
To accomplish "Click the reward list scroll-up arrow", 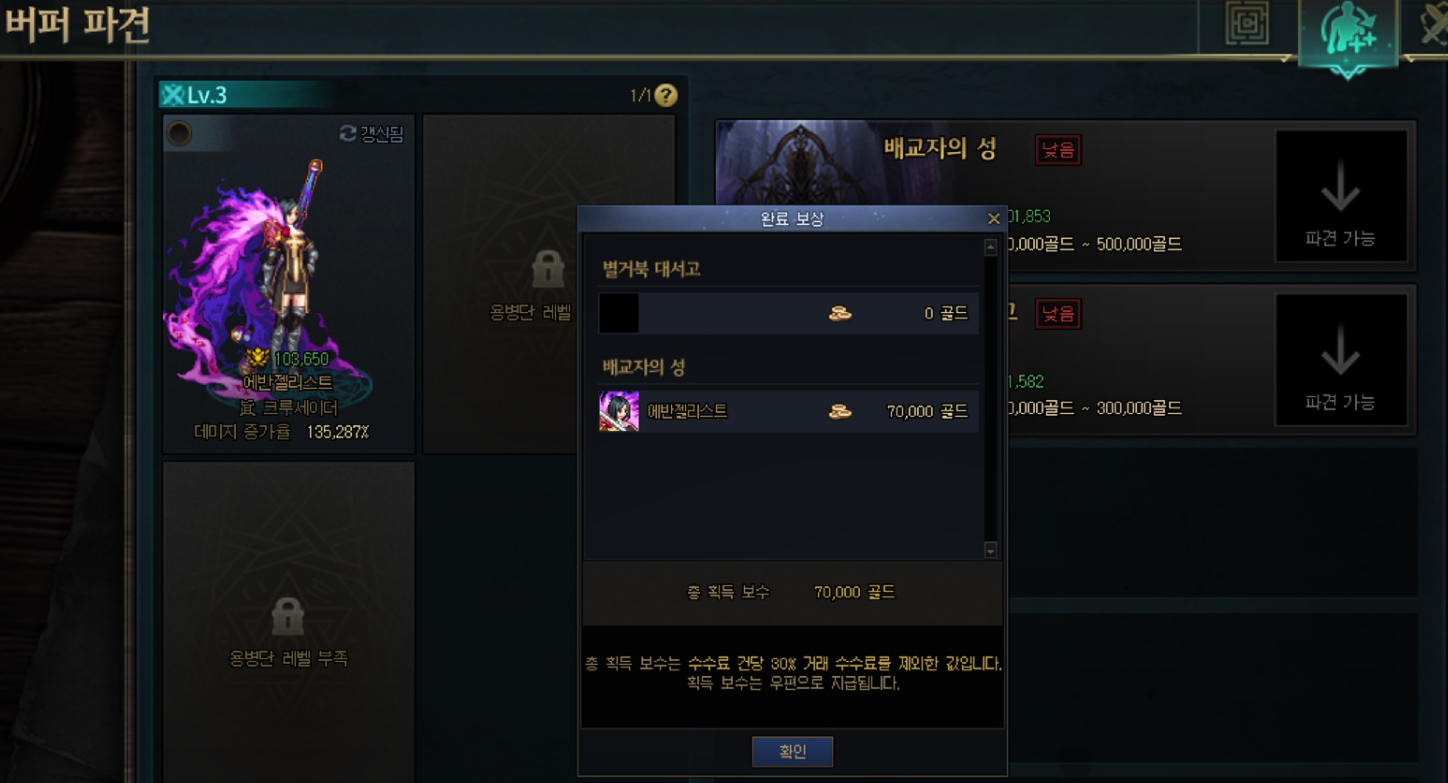I will tap(991, 248).
